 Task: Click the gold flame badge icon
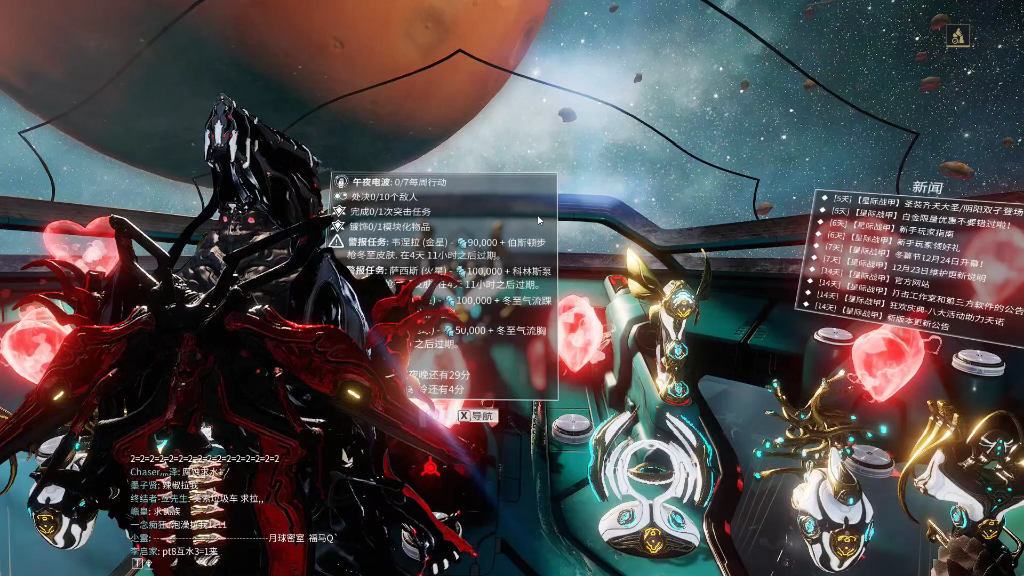pos(957,35)
